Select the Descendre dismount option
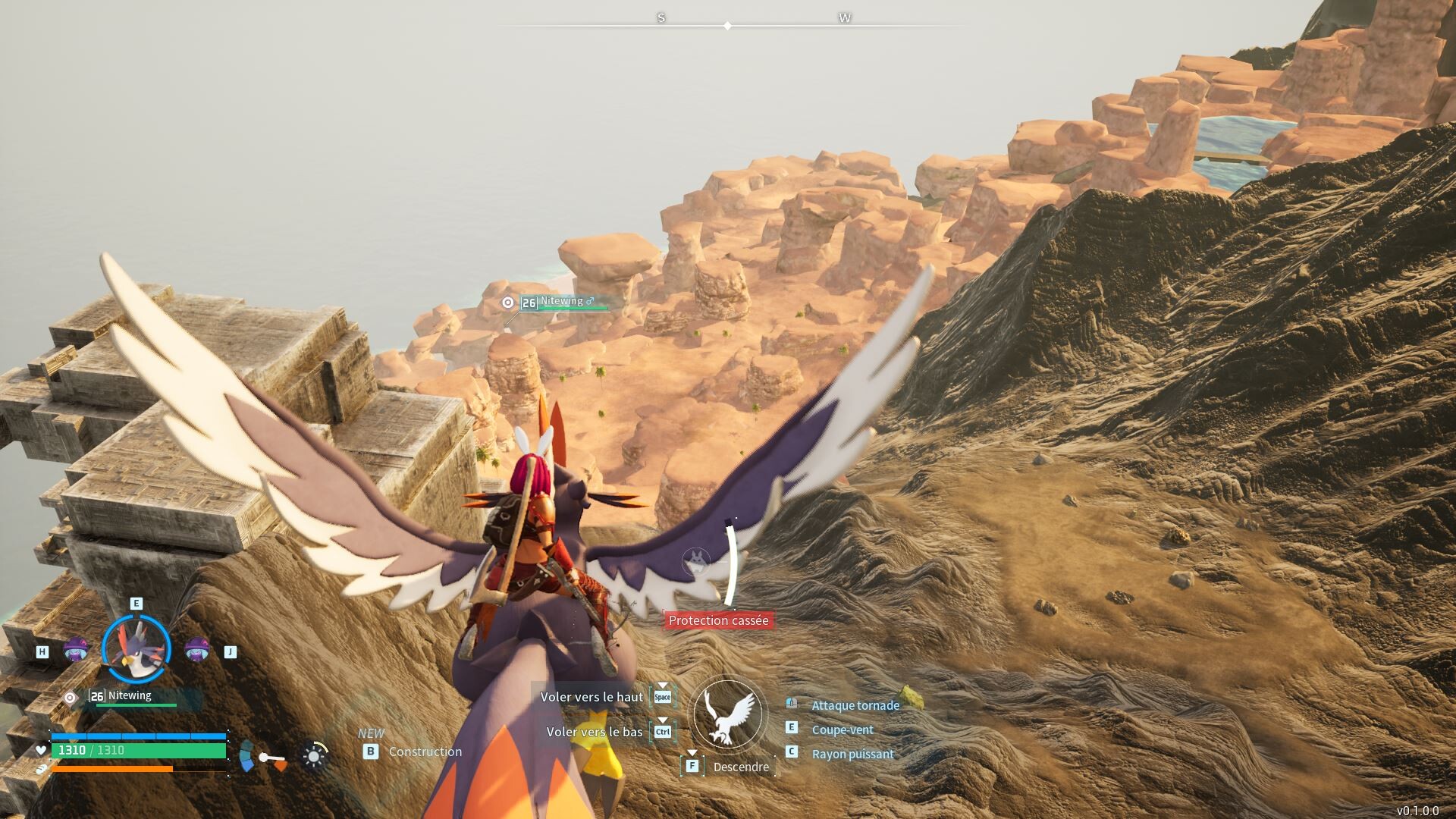The height and width of the screenshot is (819, 1456). tap(740, 767)
